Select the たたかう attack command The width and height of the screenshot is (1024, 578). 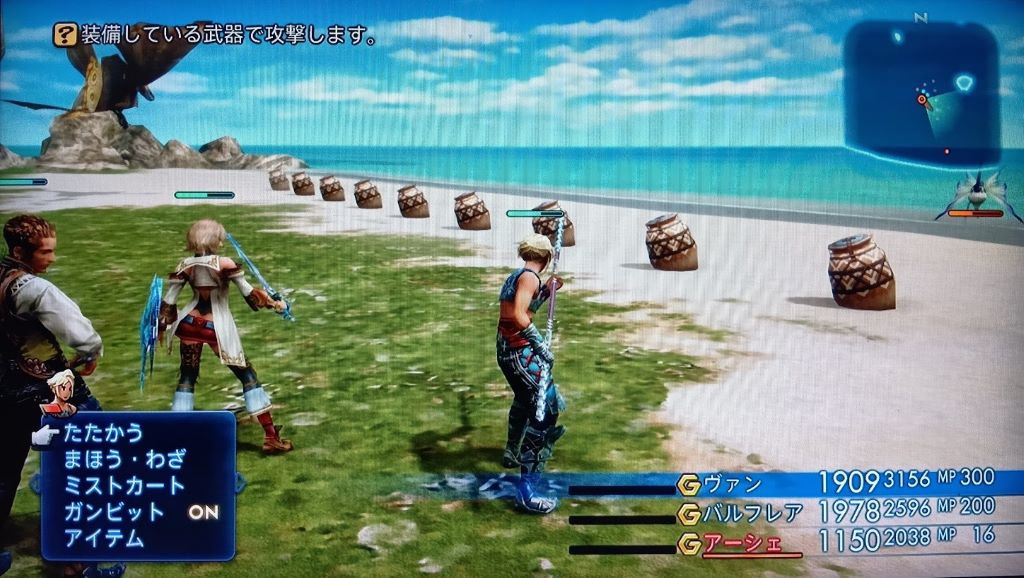point(103,434)
